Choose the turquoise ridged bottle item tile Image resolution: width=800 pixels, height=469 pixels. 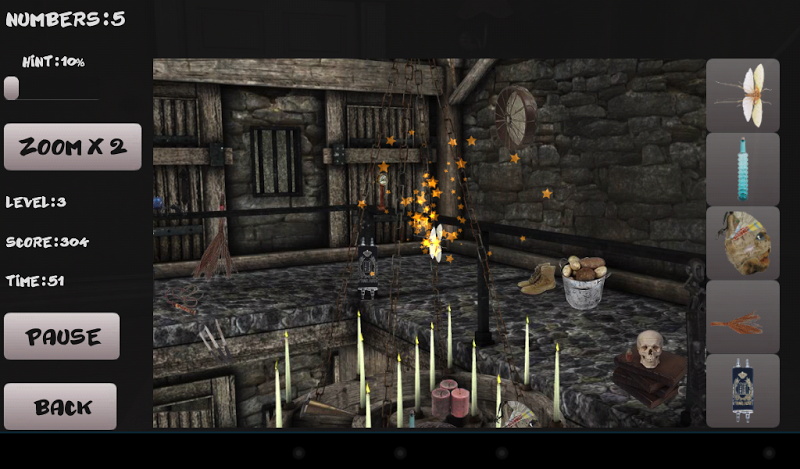pos(743,169)
